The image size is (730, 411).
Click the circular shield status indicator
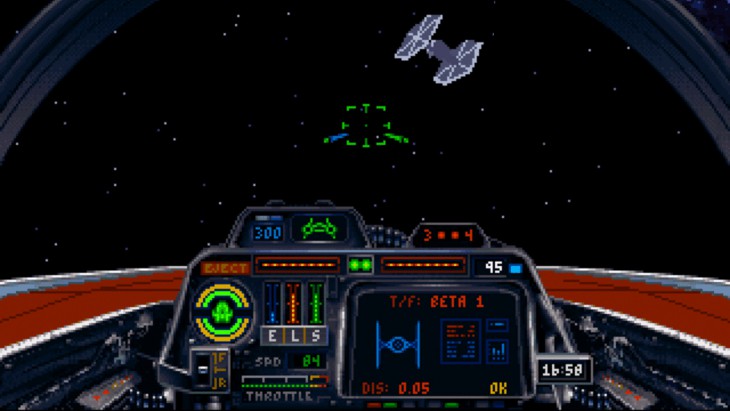click(x=223, y=310)
